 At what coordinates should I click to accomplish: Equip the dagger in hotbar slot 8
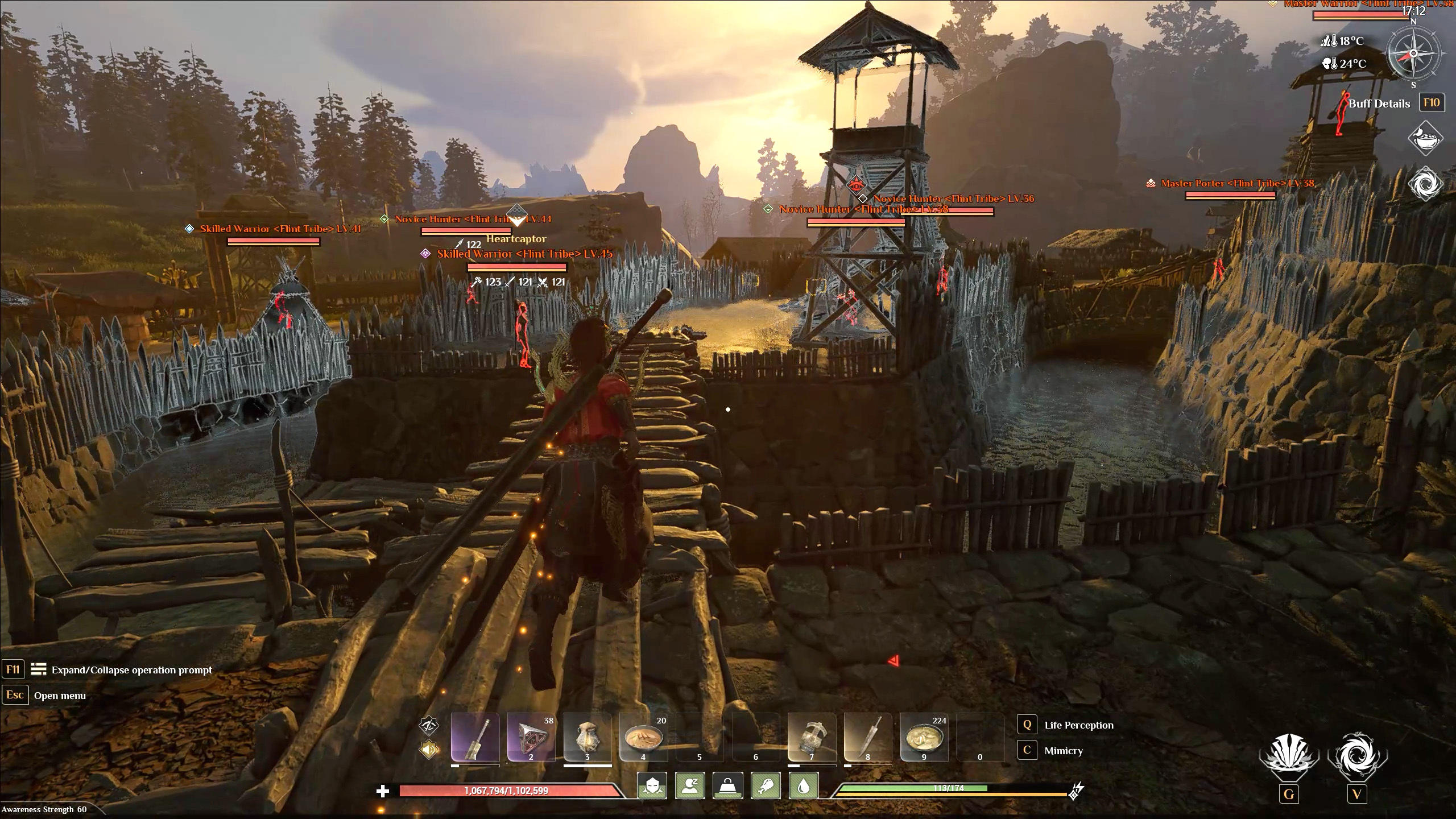tap(868, 737)
